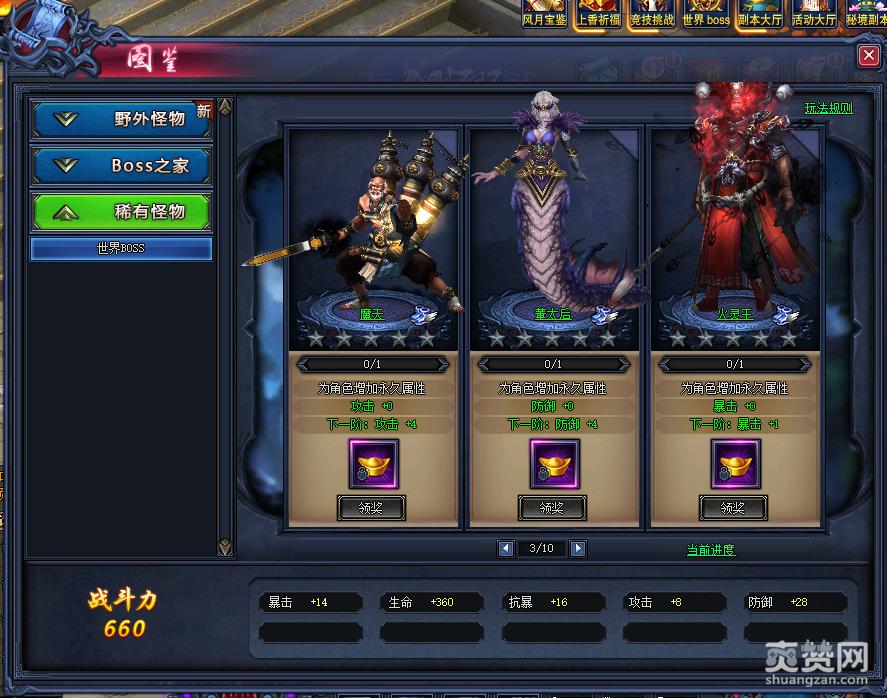Open the 玩法规则 rules link
The width and height of the screenshot is (887, 698).
(x=828, y=108)
